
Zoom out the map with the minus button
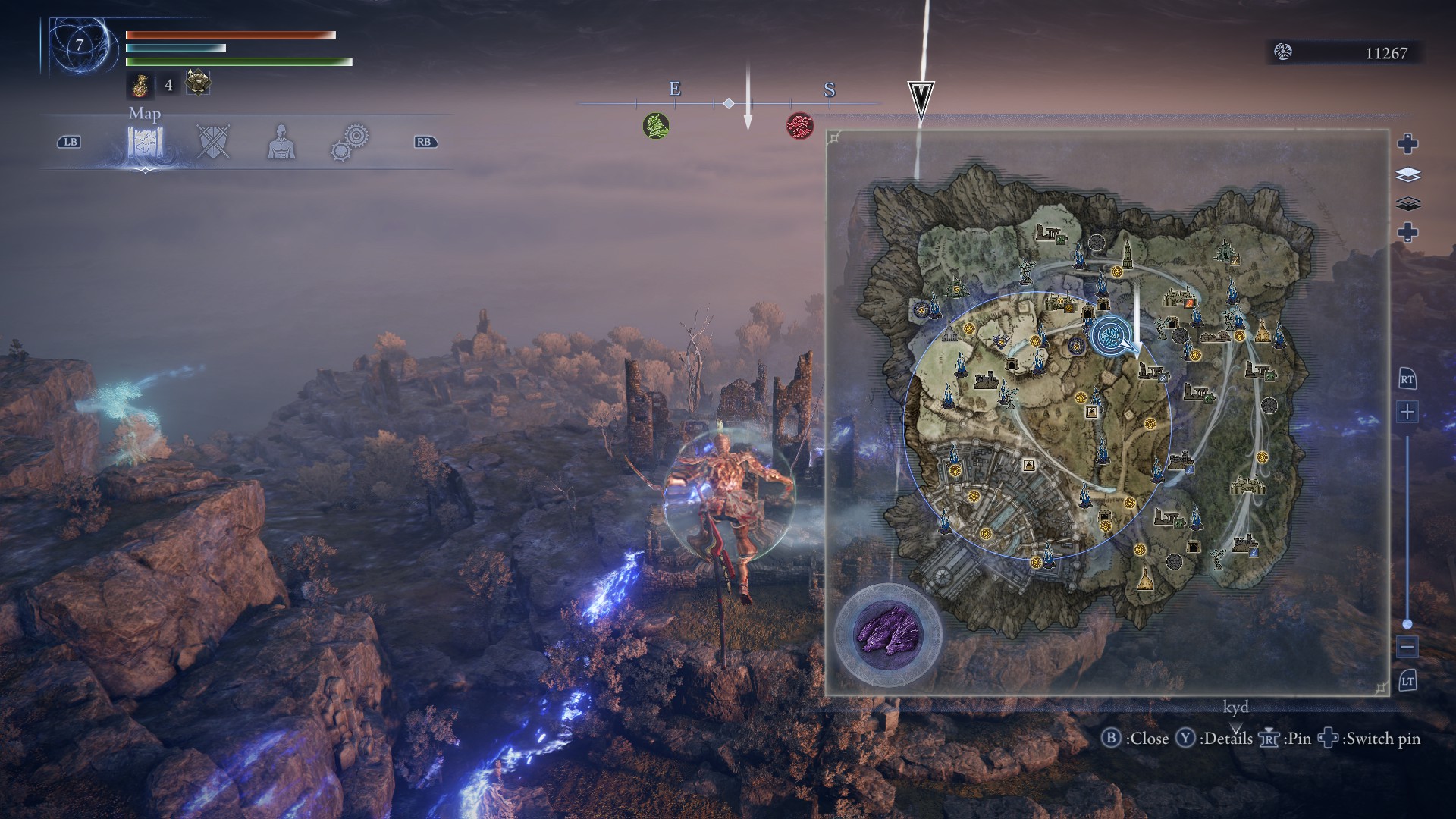pyautogui.click(x=1407, y=647)
